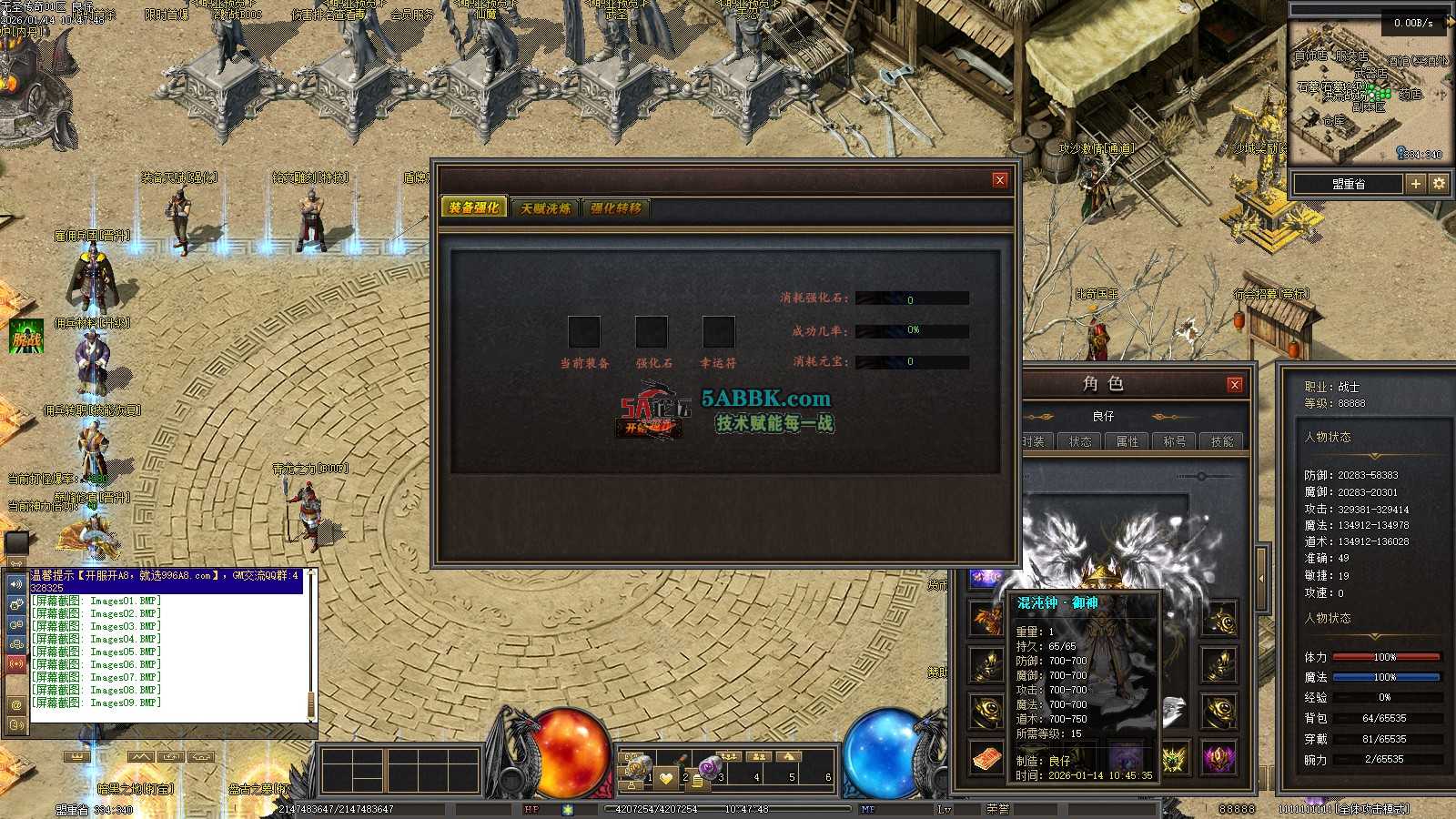Click the 强化石 material slot

pyautogui.click(x=652, y=332)
